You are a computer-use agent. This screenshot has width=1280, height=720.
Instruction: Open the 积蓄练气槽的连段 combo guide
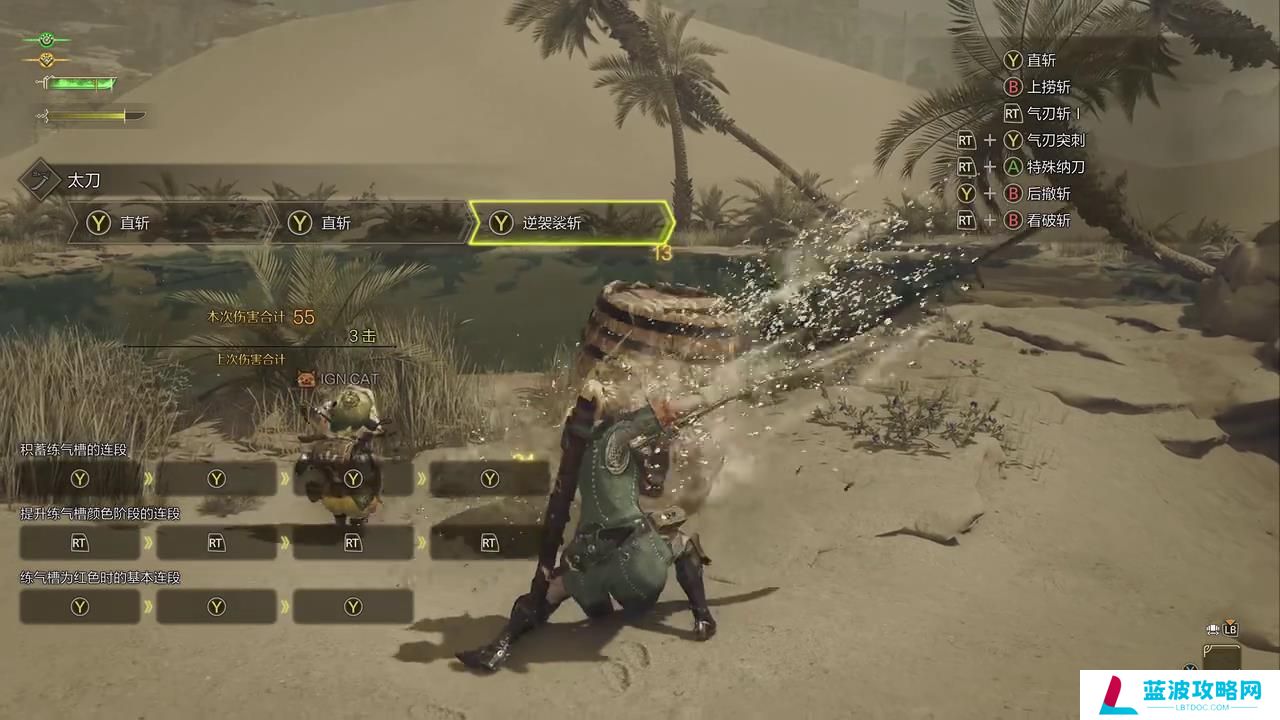tap(75, 450)
